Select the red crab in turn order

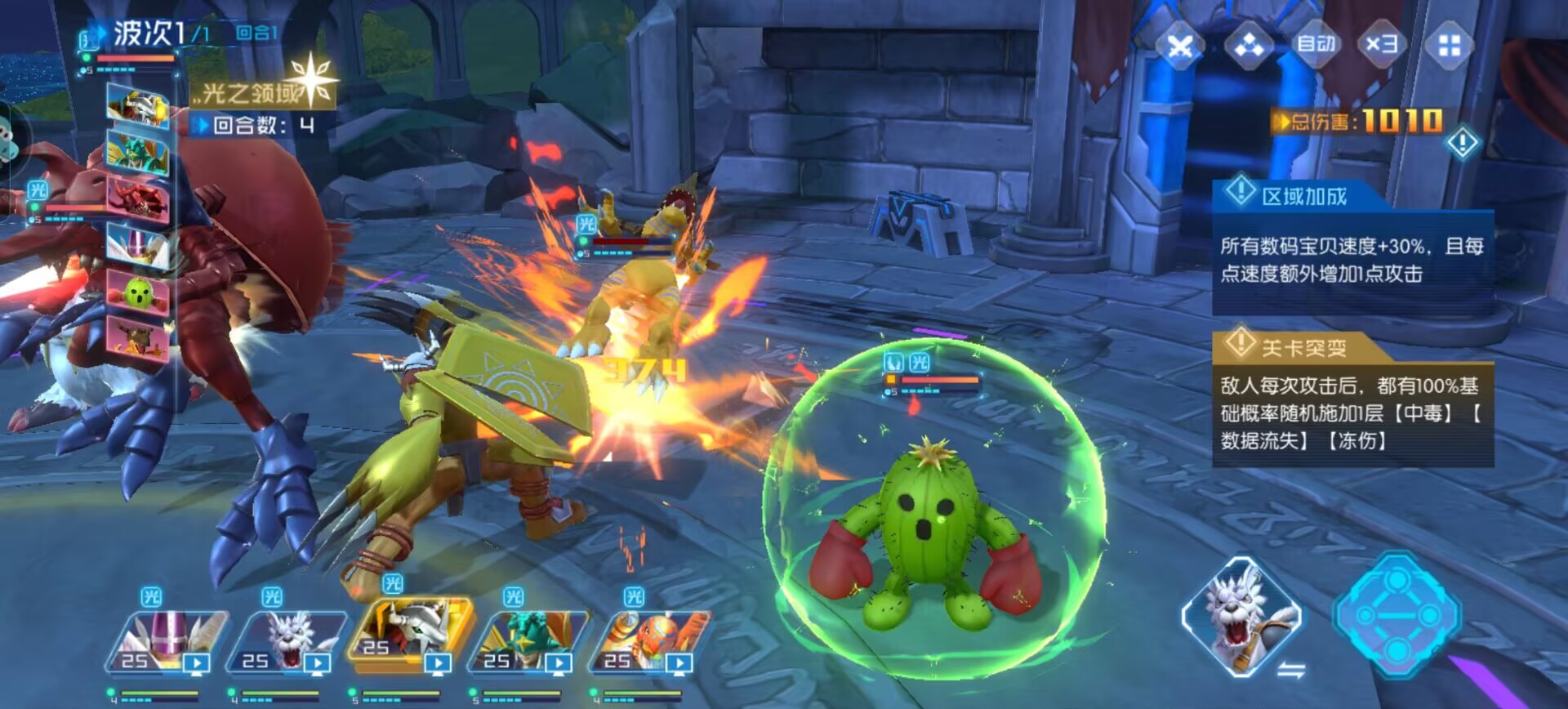click(x=138, y=198)
